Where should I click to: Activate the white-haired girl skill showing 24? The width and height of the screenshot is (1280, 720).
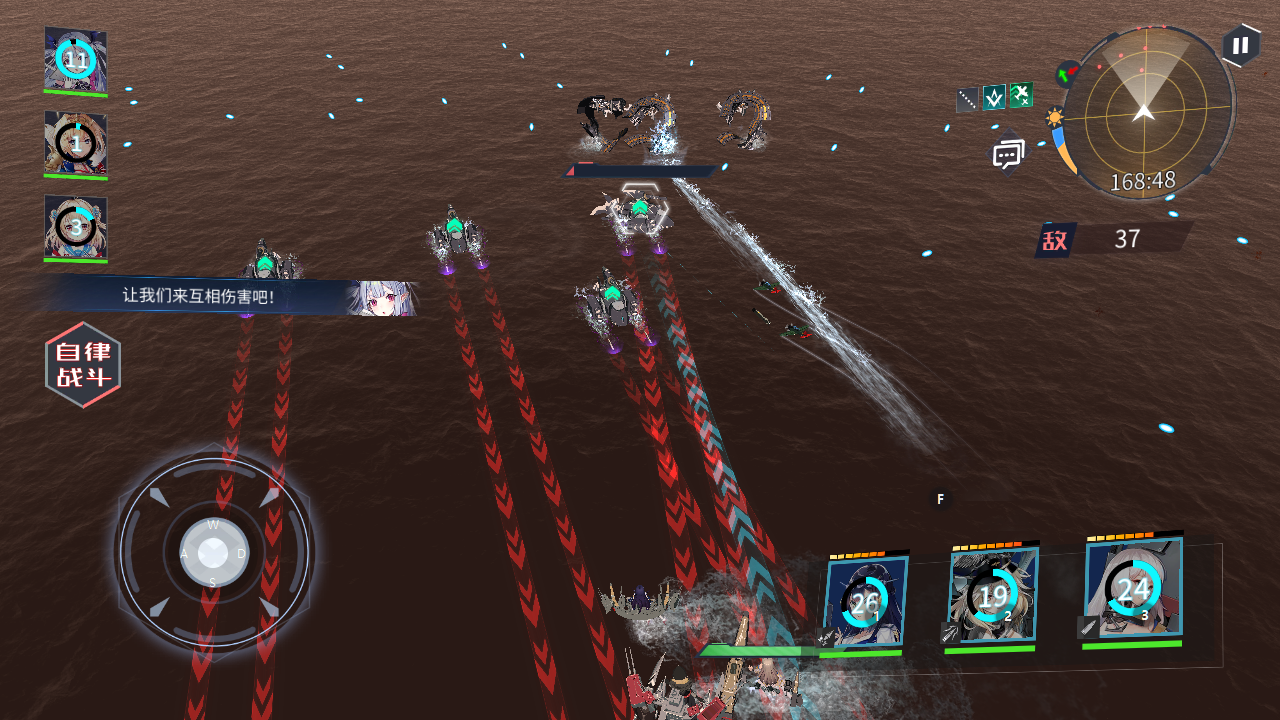pos(1133,590)
